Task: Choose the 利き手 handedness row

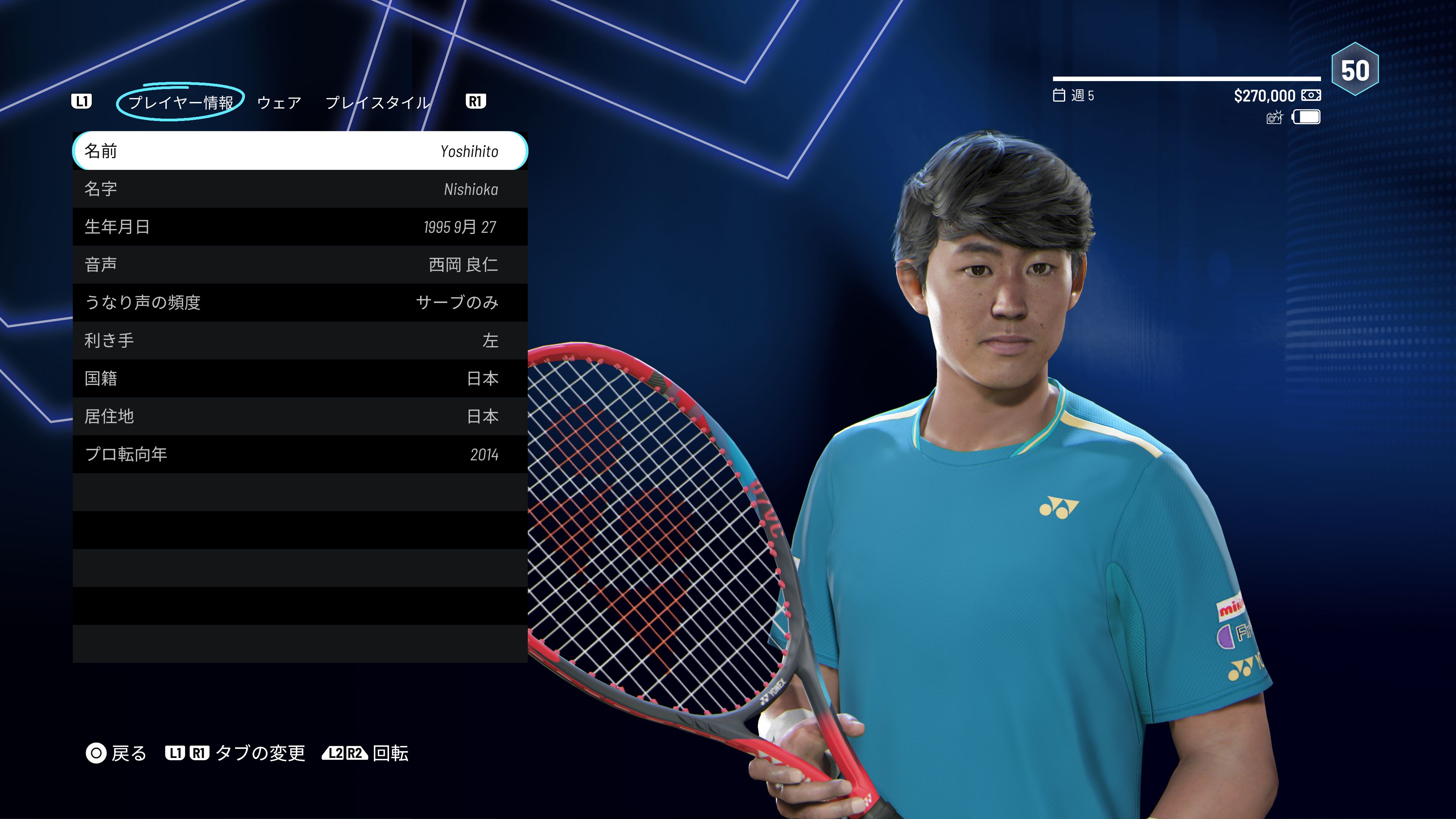Action: (x=300, y=340)
